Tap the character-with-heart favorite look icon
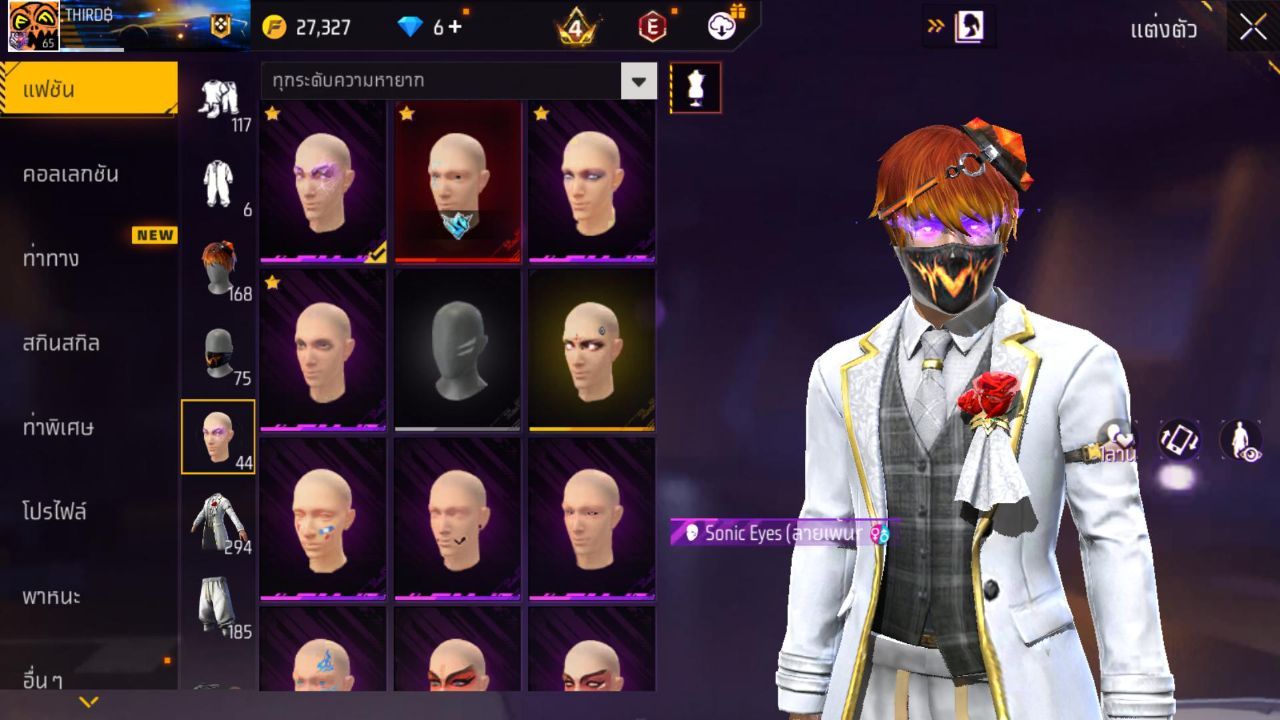The image size is (1280, 720). click(x=1108, y=437)
